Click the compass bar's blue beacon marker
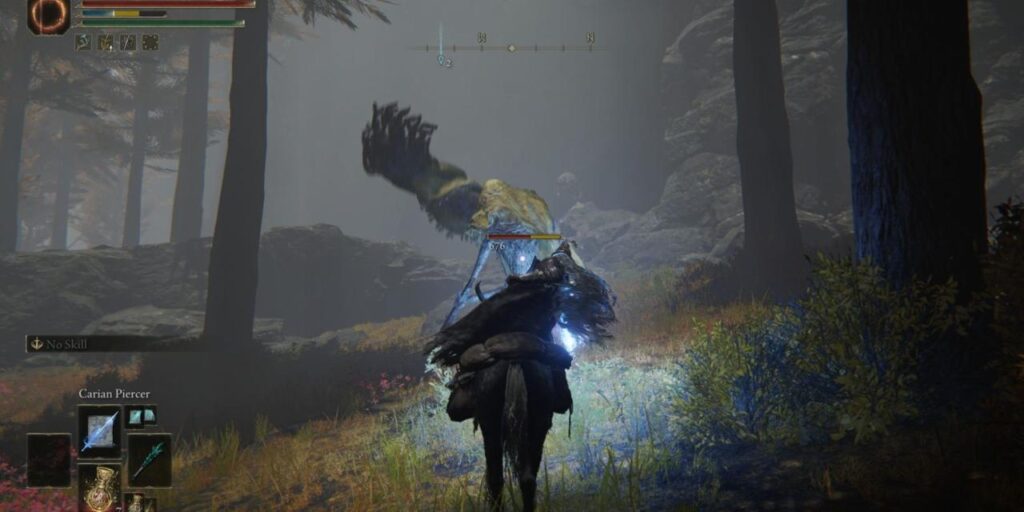 pyautogui.click(x=441, y=57)
